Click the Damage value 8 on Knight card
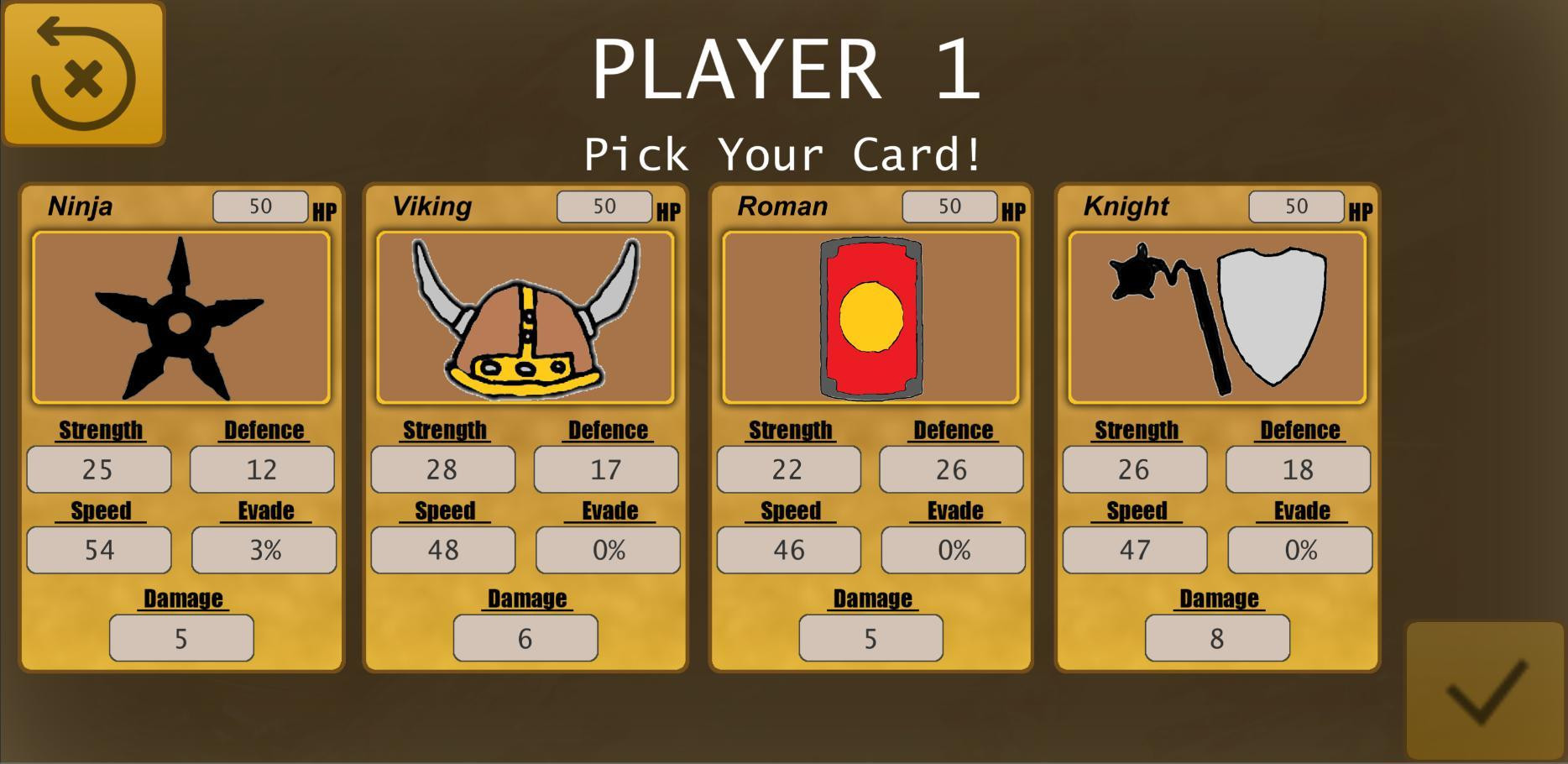This screenshot has width=1568, height=764. (1217, 638)
